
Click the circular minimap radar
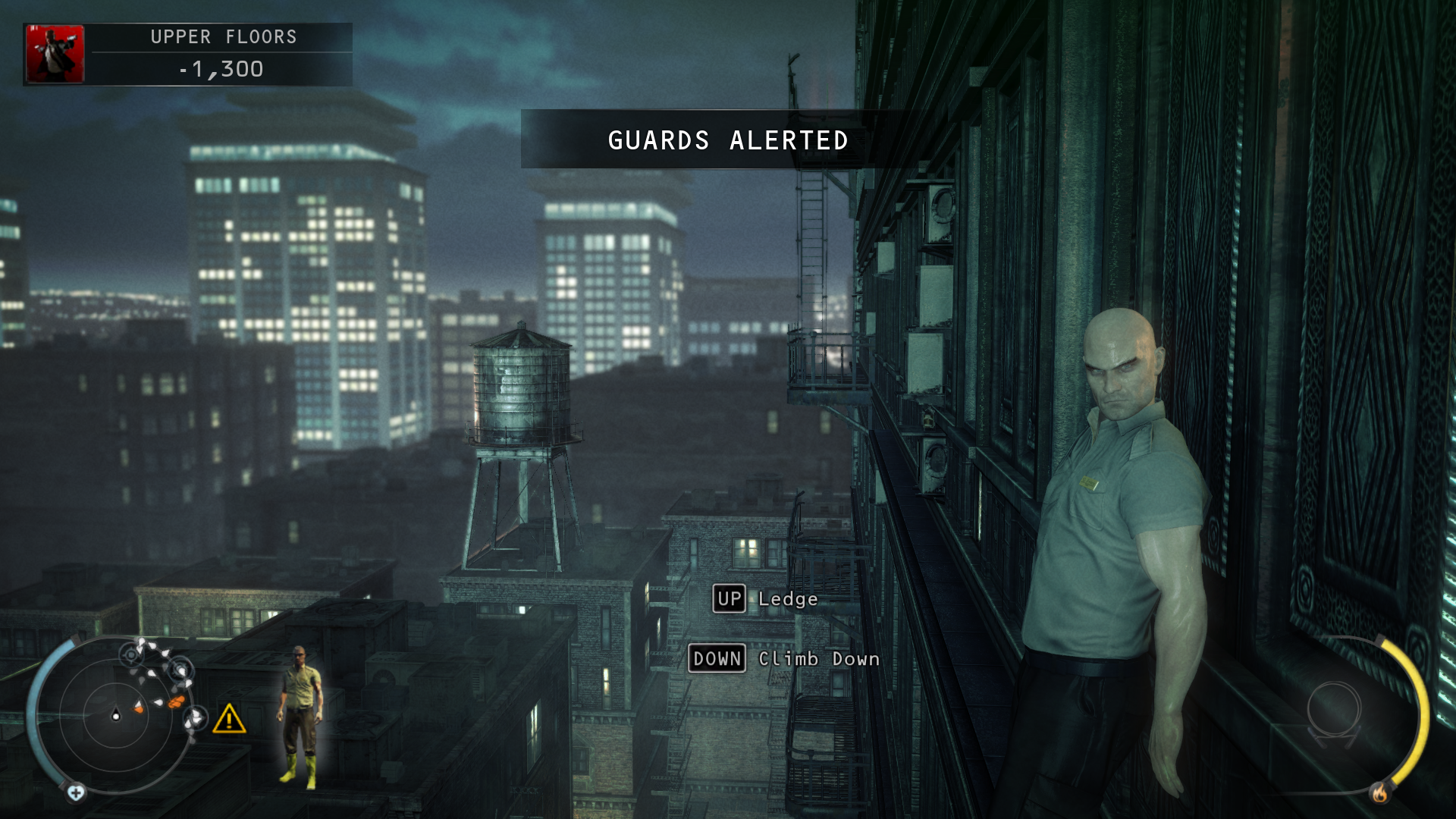pyautogui.click(x=116, y=715)
